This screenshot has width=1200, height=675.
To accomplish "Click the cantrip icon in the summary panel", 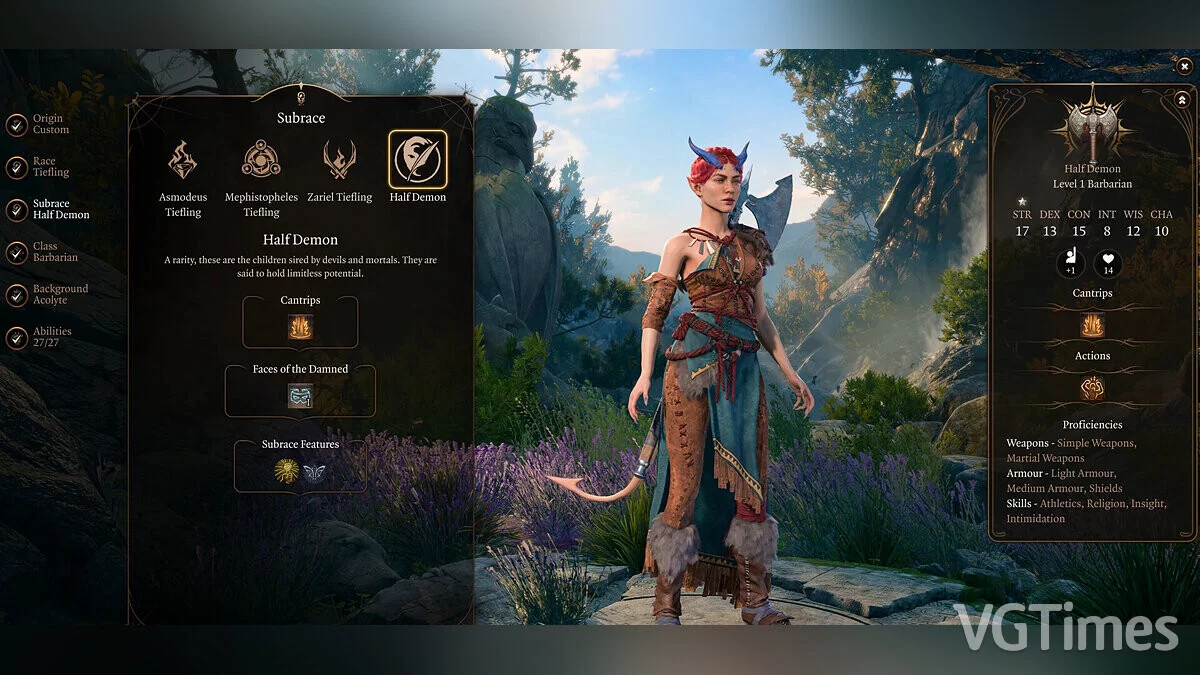I will (x=1092, y=325).
